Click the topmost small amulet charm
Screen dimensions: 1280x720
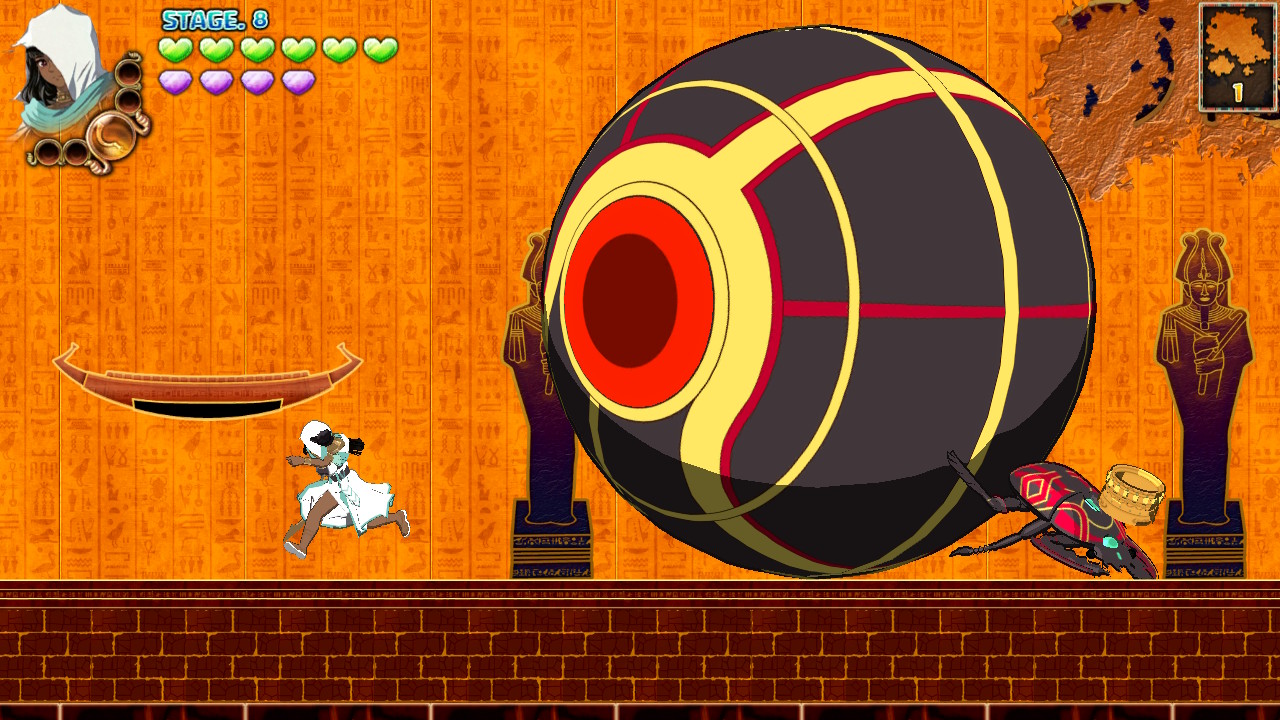click(129, 74)
